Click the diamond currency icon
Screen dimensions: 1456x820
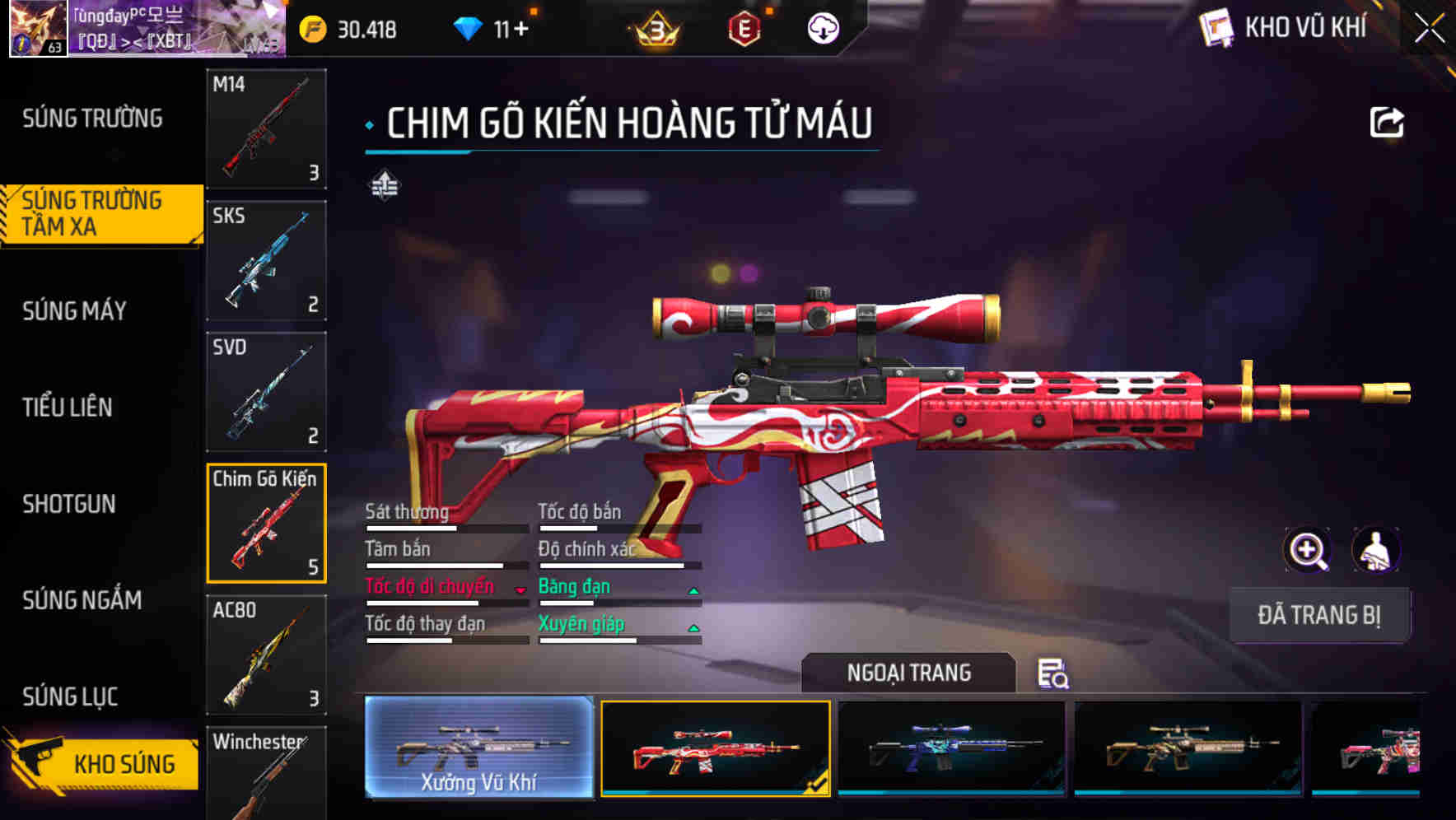[x=469, y=27]
